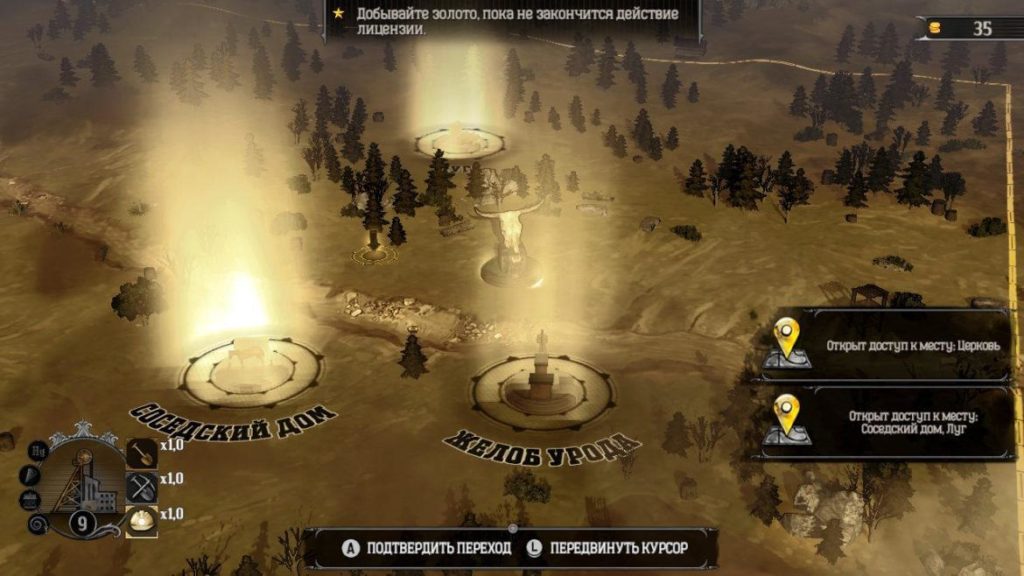Click the small golden arrow marker by the trees
This screenshot has height=576, width=1024.
pyautogui.click(x=373, y=253)
